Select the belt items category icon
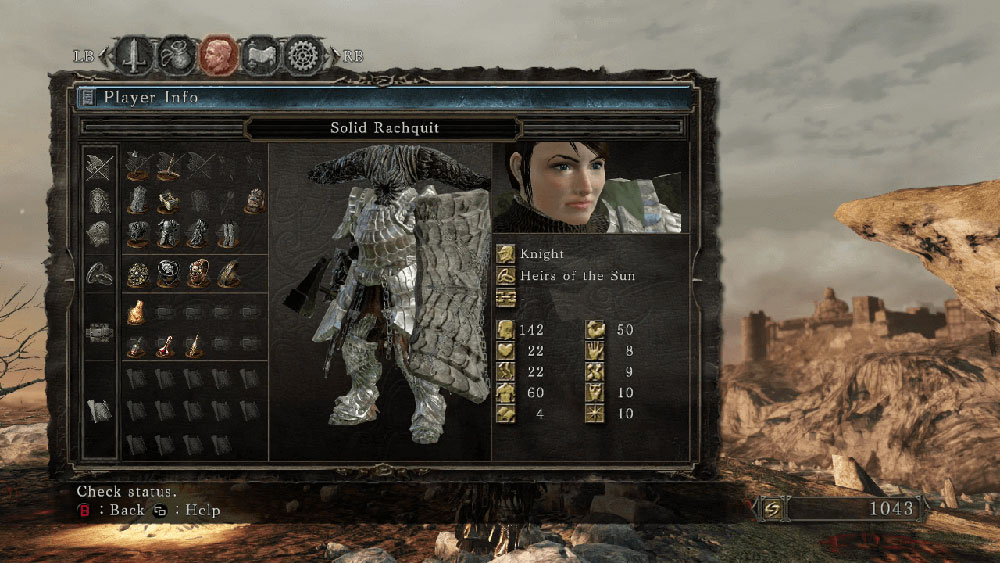Viewport: 1000px width, 563px height. click(98, 332)
